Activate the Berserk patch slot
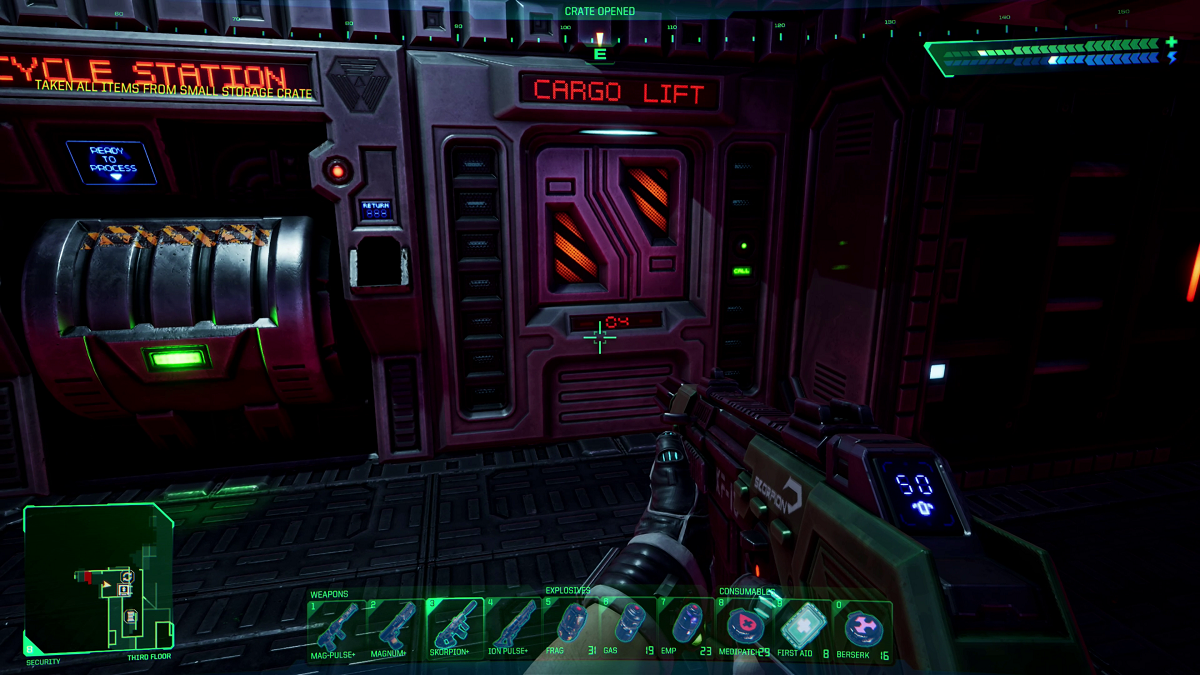This screenshot has height=675, width=1200. click(862, 626)
